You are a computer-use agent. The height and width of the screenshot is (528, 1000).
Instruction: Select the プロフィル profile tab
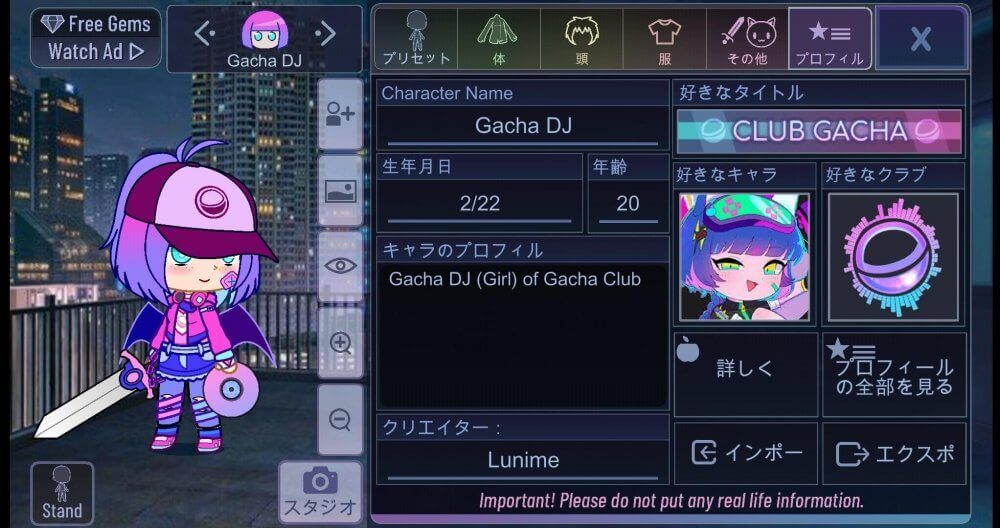[x=829, y=39]
